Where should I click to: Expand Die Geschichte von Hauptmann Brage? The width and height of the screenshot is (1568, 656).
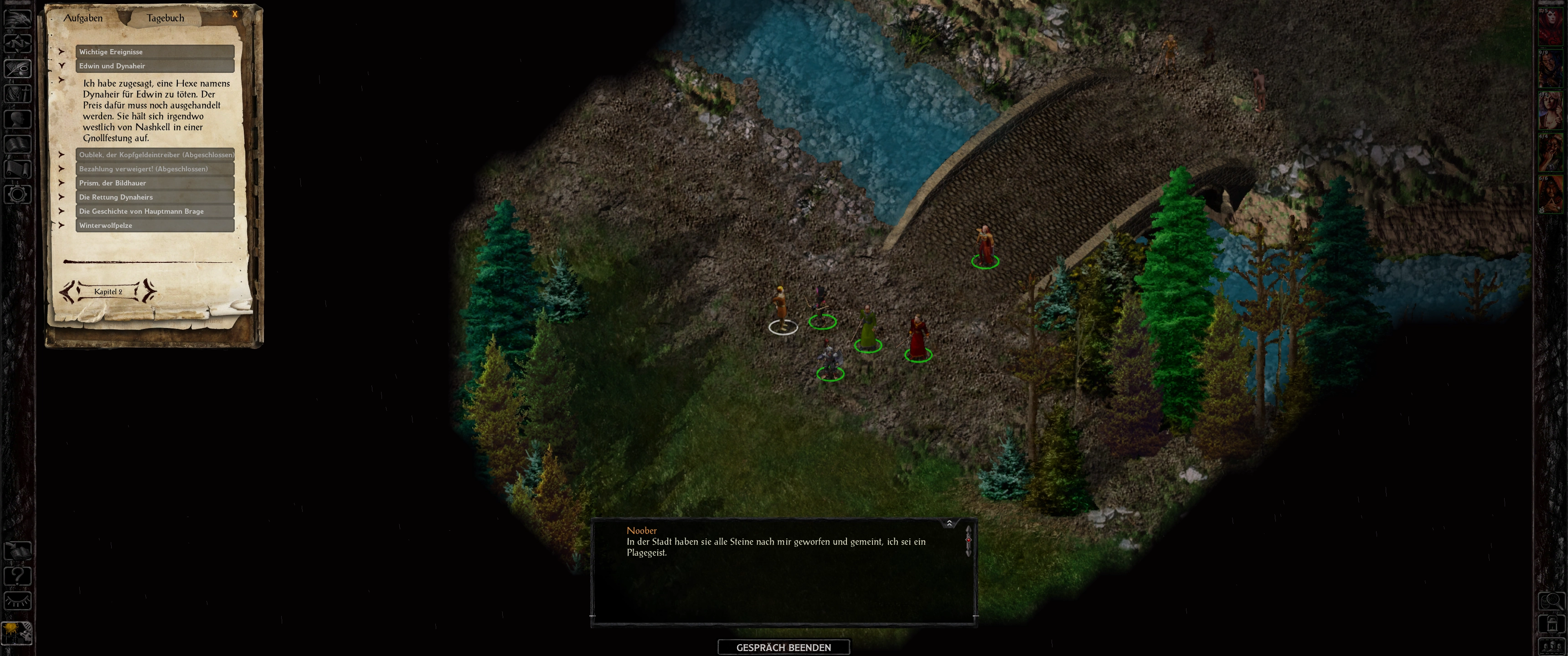155,211
